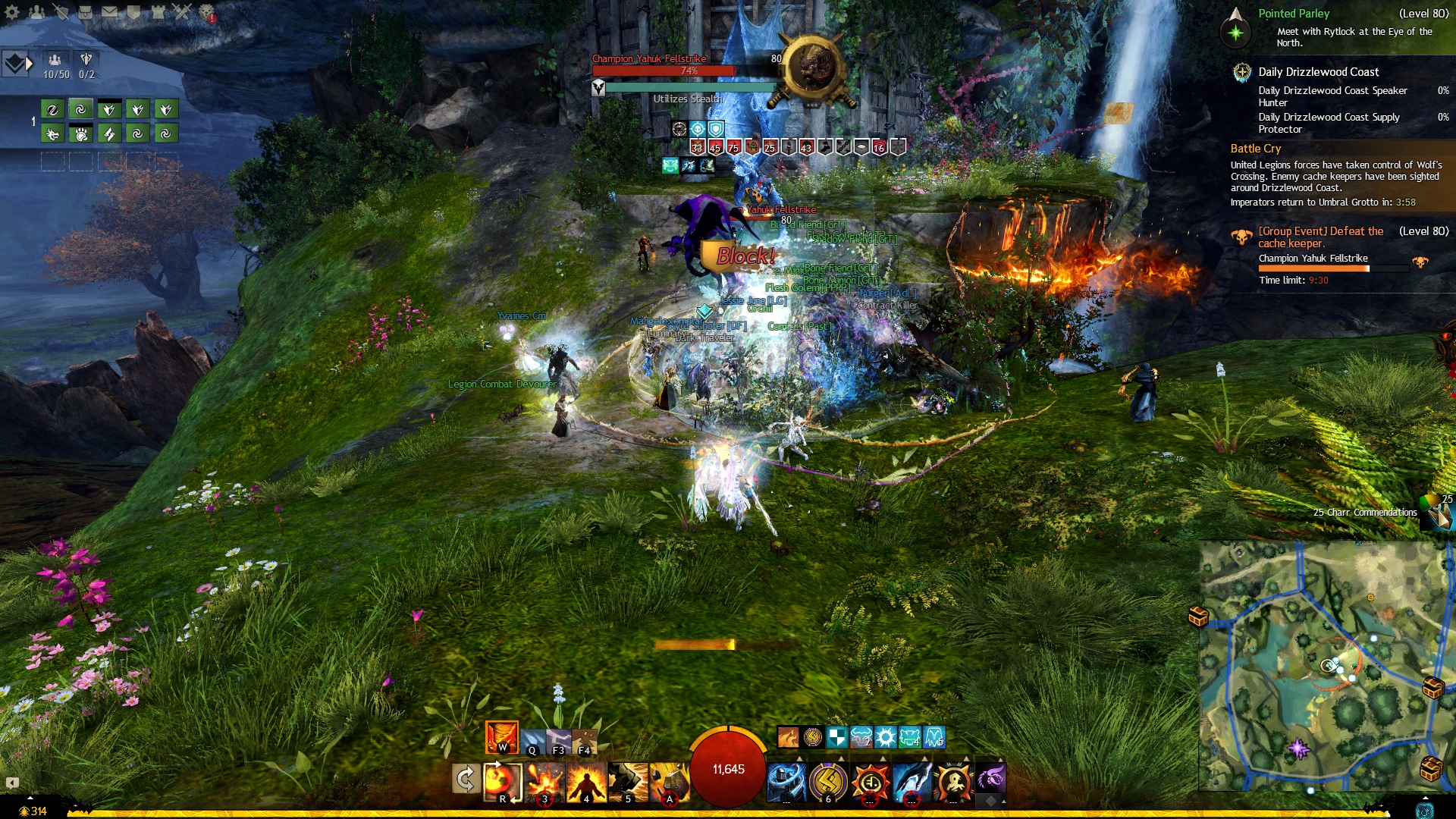
Task: Open the guild shield icon
Action: coord(133,11)
